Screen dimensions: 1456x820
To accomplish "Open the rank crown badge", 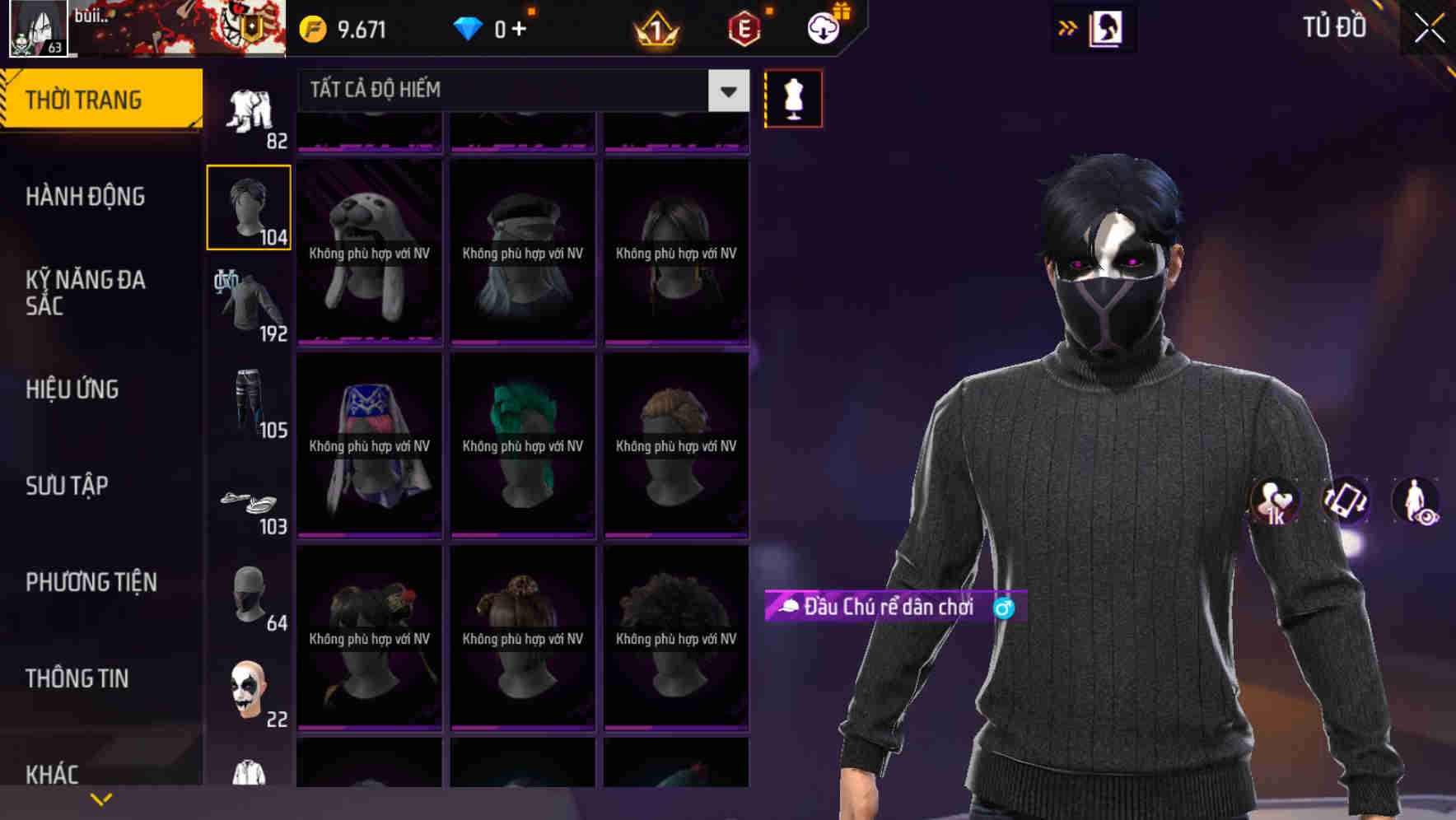I will (655, 27).
